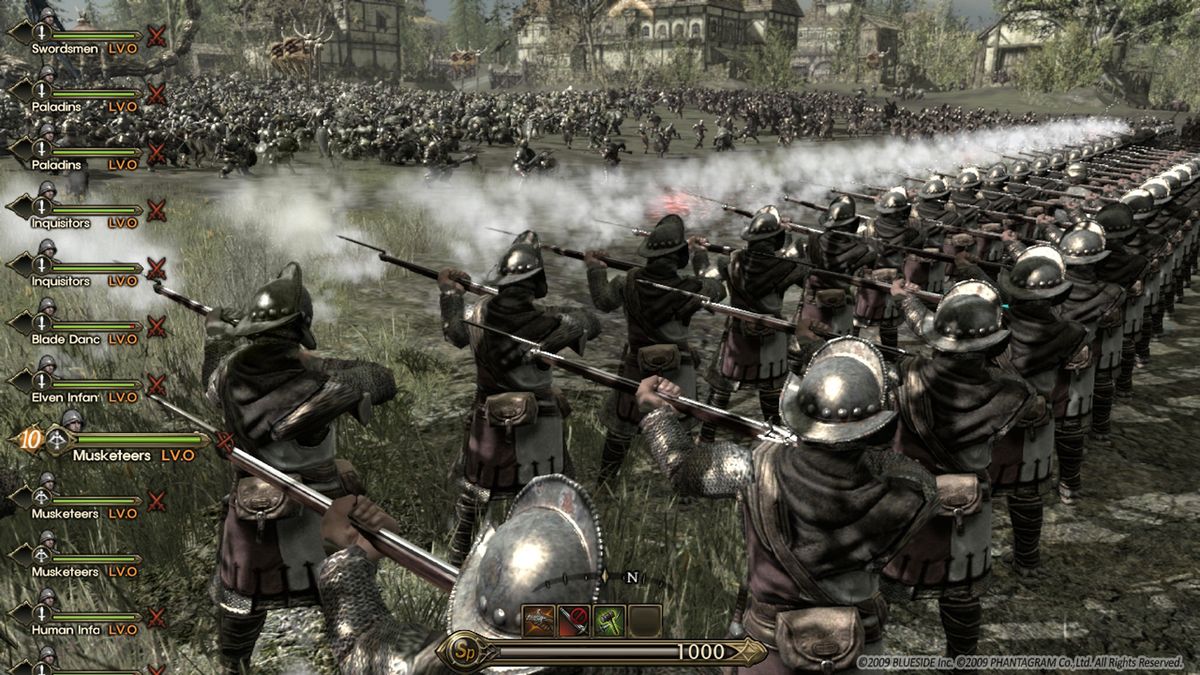Viewport: 1200px width, 675px height.
Task: Activate the musket volley fire skill icon
Action: (x=539, y=621)
